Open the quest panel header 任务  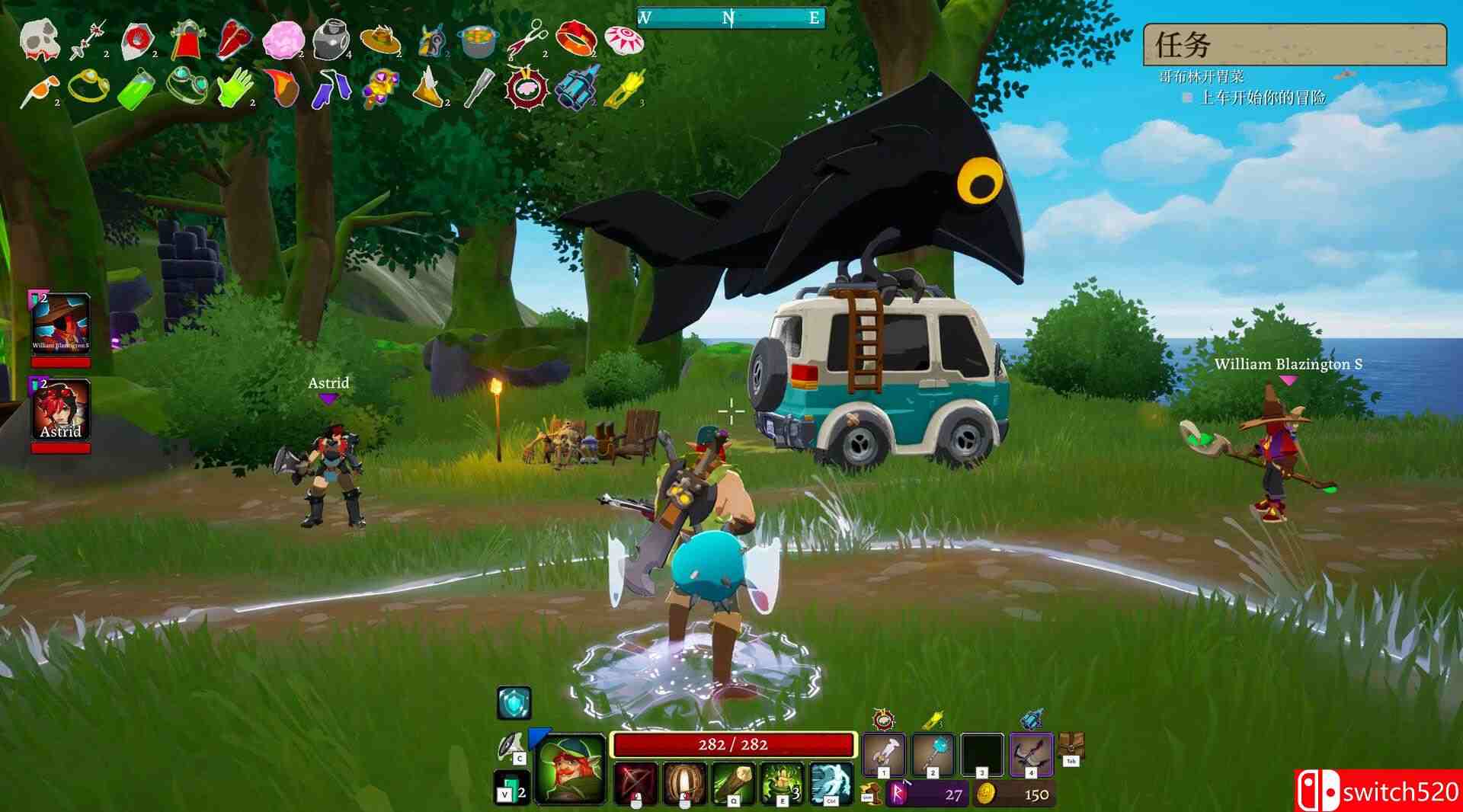pyautogui.click(x=1294, y=45)
